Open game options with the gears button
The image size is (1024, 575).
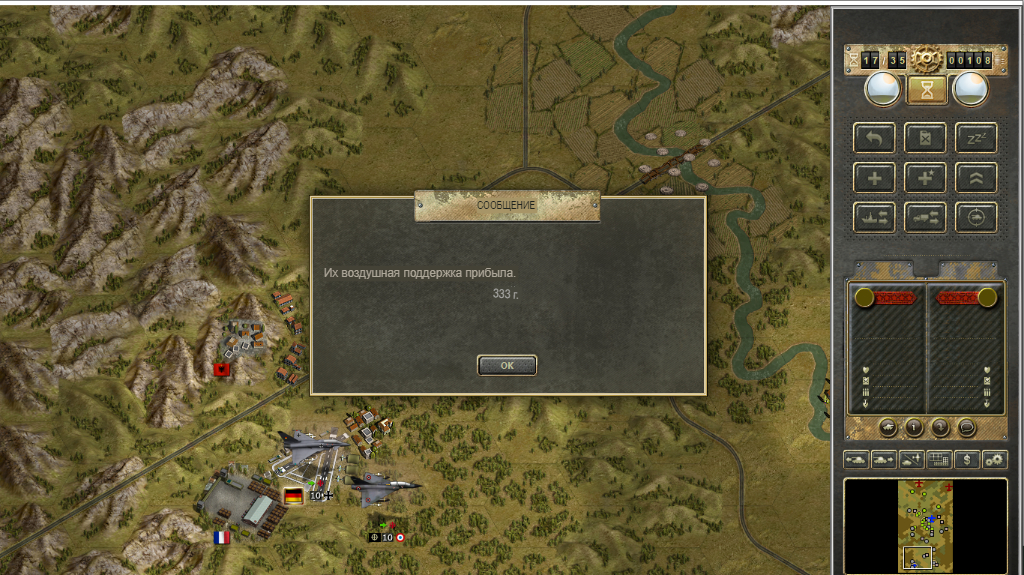click(994, 459)
